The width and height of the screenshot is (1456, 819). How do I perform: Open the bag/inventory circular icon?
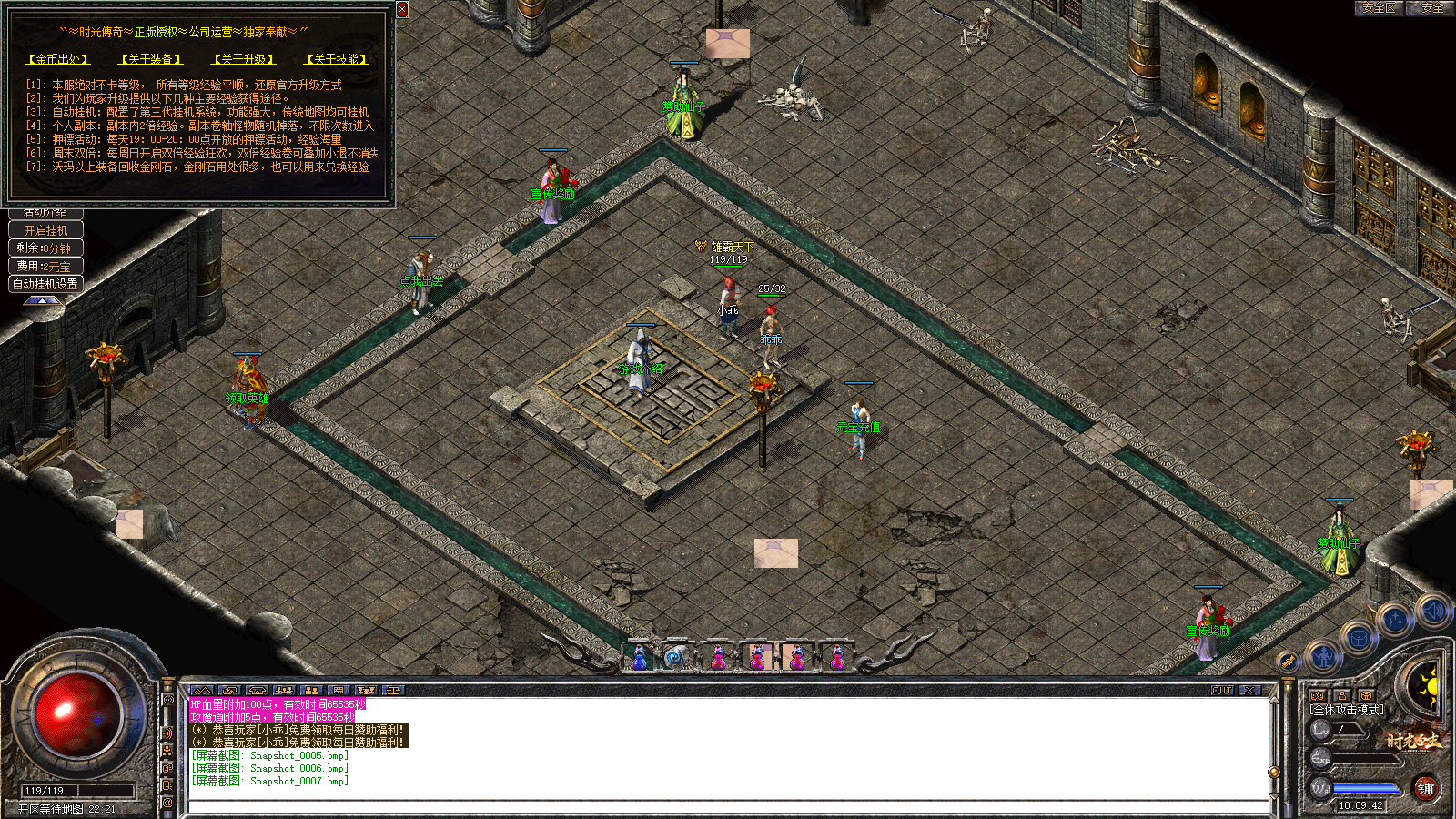[1358, 638]
